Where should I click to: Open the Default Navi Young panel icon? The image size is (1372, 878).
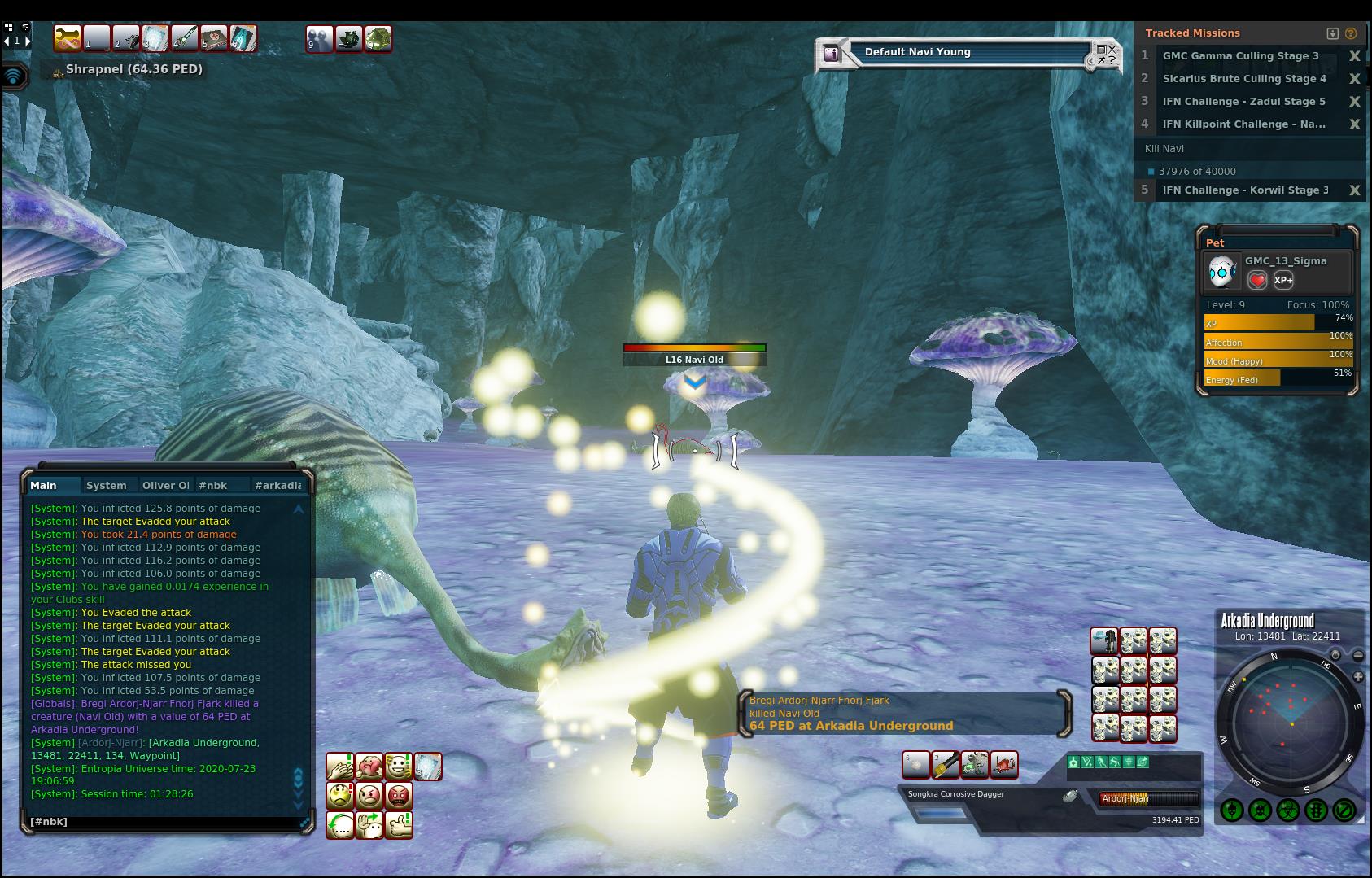(831, 54)
